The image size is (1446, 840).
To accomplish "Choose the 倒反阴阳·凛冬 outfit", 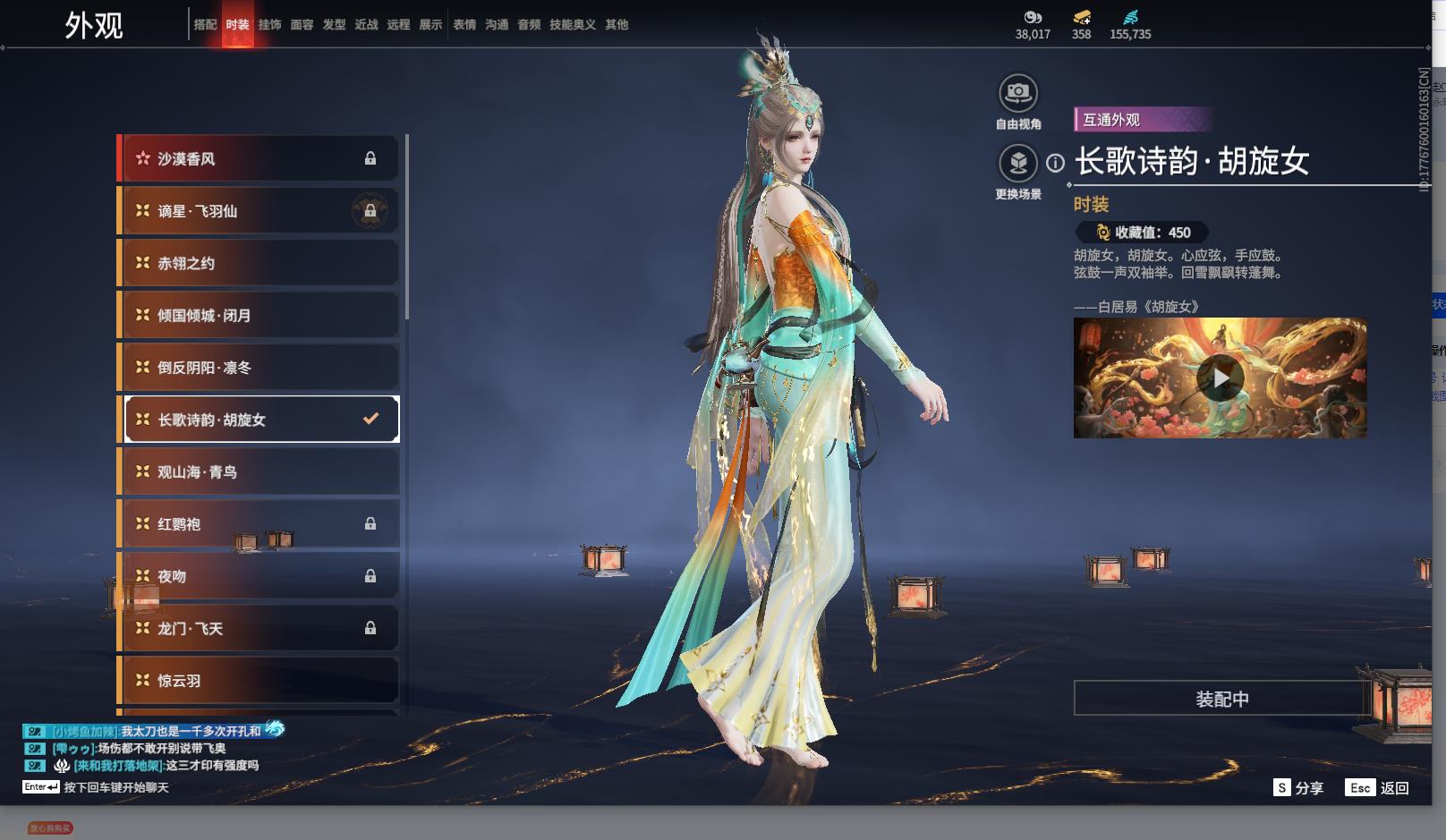I will (259, 368).
